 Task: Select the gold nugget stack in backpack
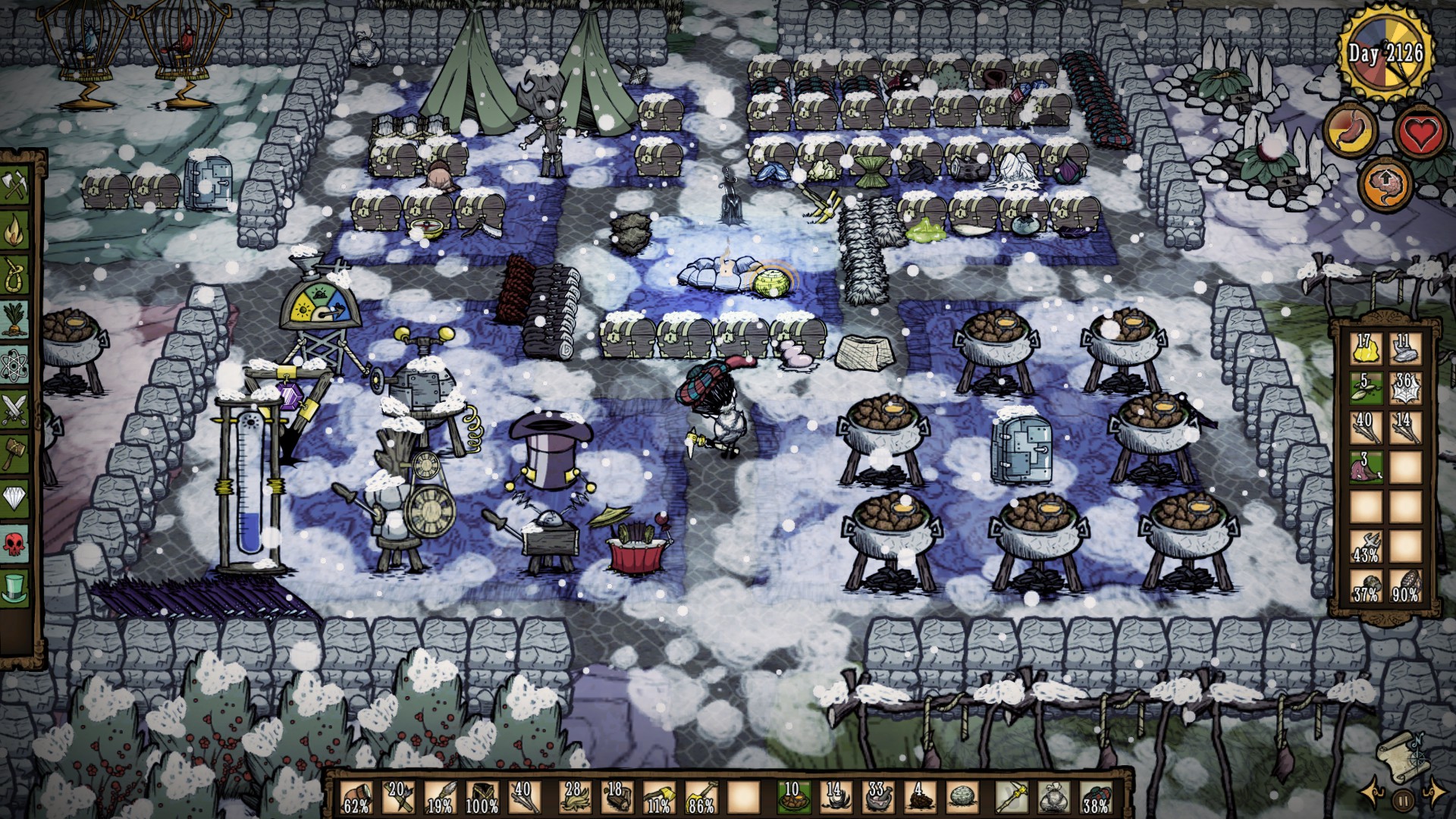[x=1365, y=347]
